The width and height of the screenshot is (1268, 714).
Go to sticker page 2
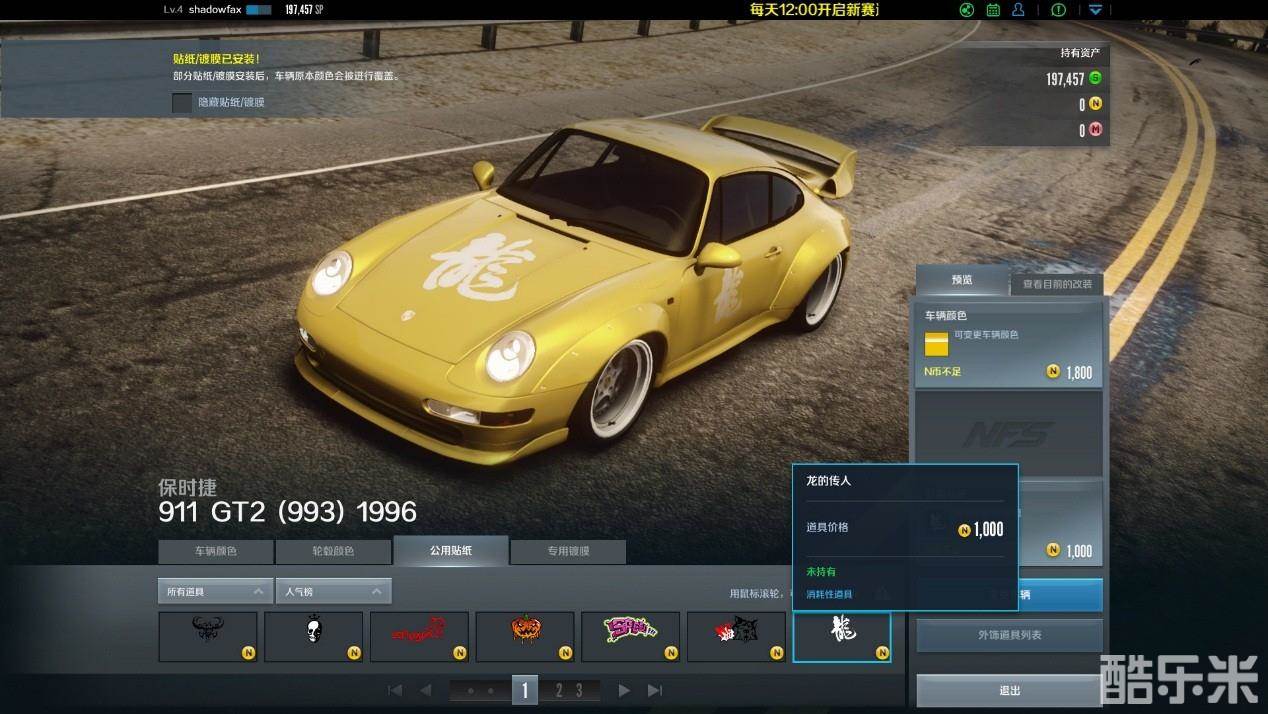click(x=558, y=690)
